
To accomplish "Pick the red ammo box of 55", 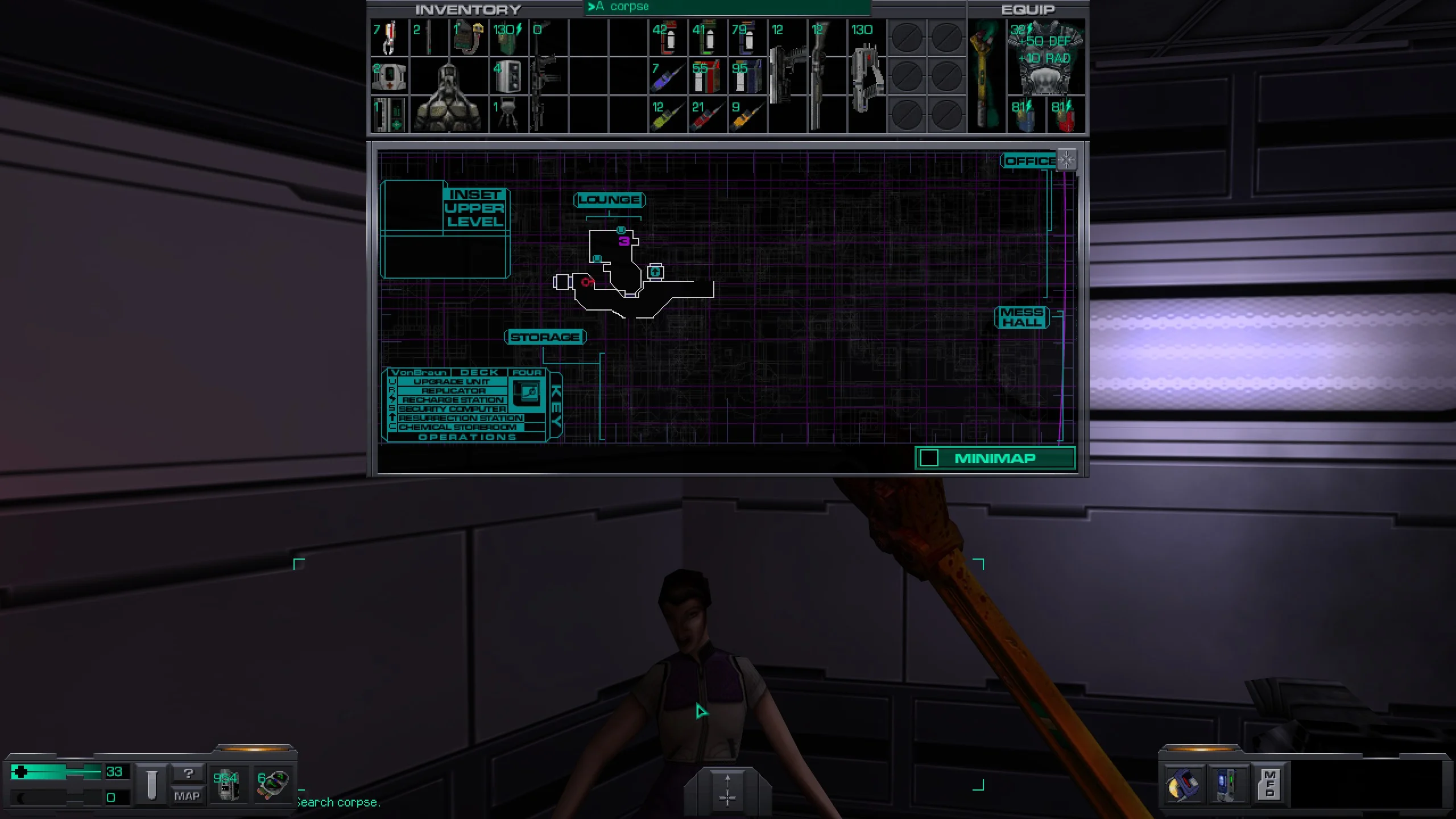I will coord(706,77).
